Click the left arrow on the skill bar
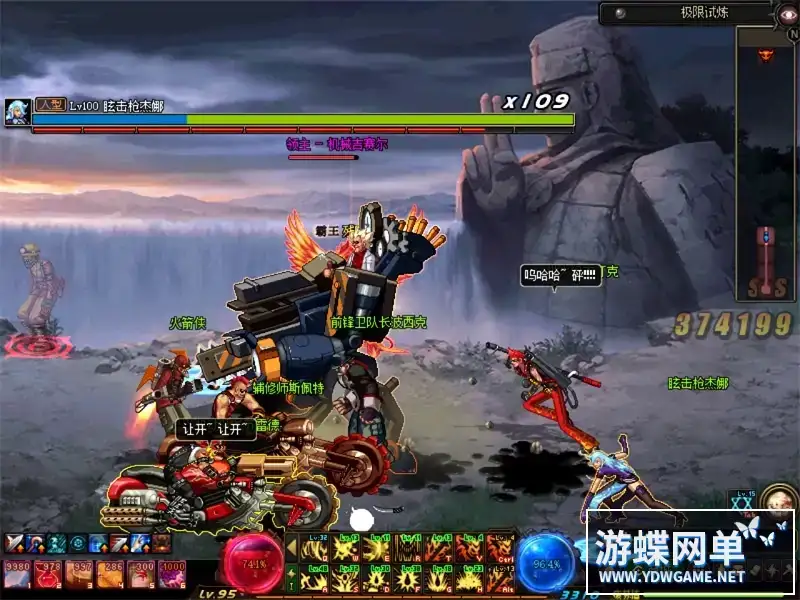The width and height of the screenshot is (800, 600). point(292,548)
